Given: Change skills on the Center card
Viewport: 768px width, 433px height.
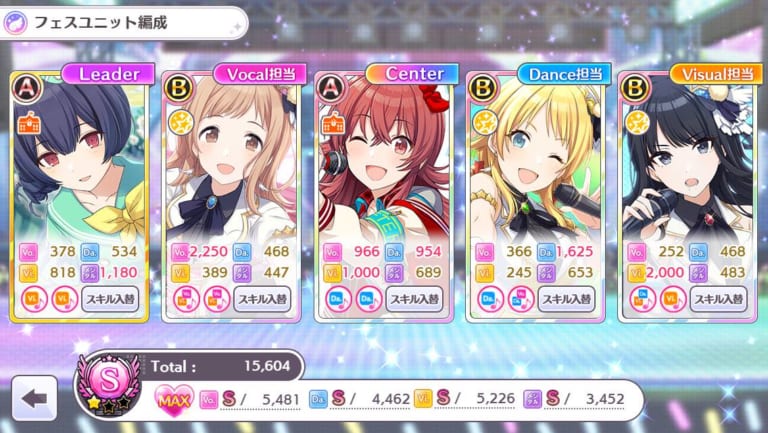Looking at the screenshot, I should click(416, 298).
